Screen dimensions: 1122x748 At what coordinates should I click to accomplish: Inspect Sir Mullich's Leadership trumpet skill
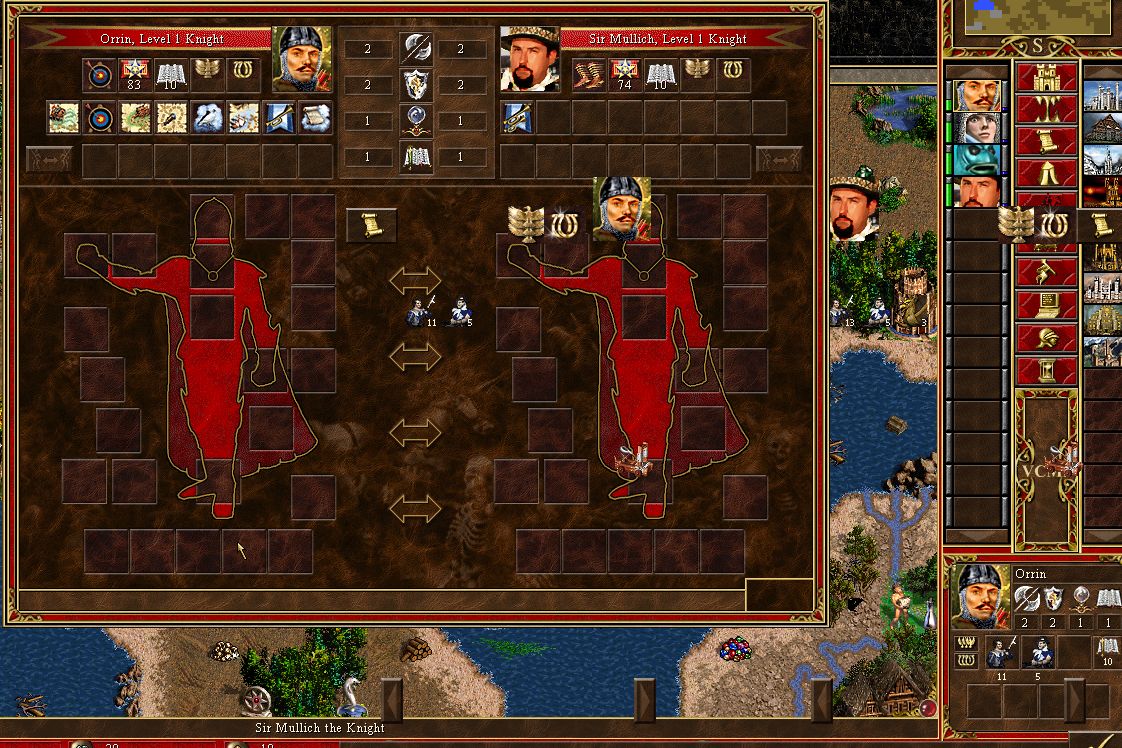point(517,118)
